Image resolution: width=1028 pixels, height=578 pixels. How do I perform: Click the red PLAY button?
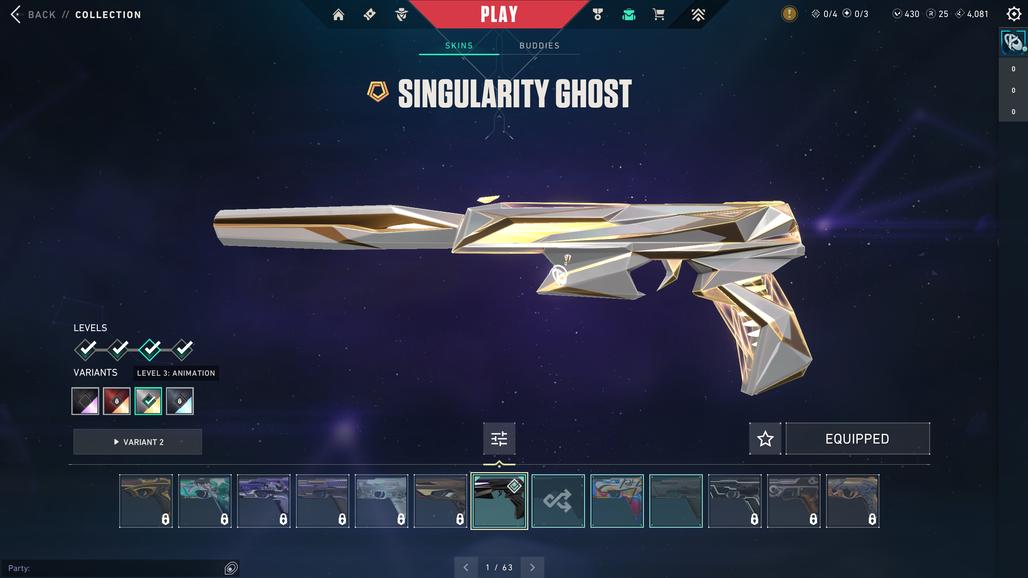coord(498,14)
